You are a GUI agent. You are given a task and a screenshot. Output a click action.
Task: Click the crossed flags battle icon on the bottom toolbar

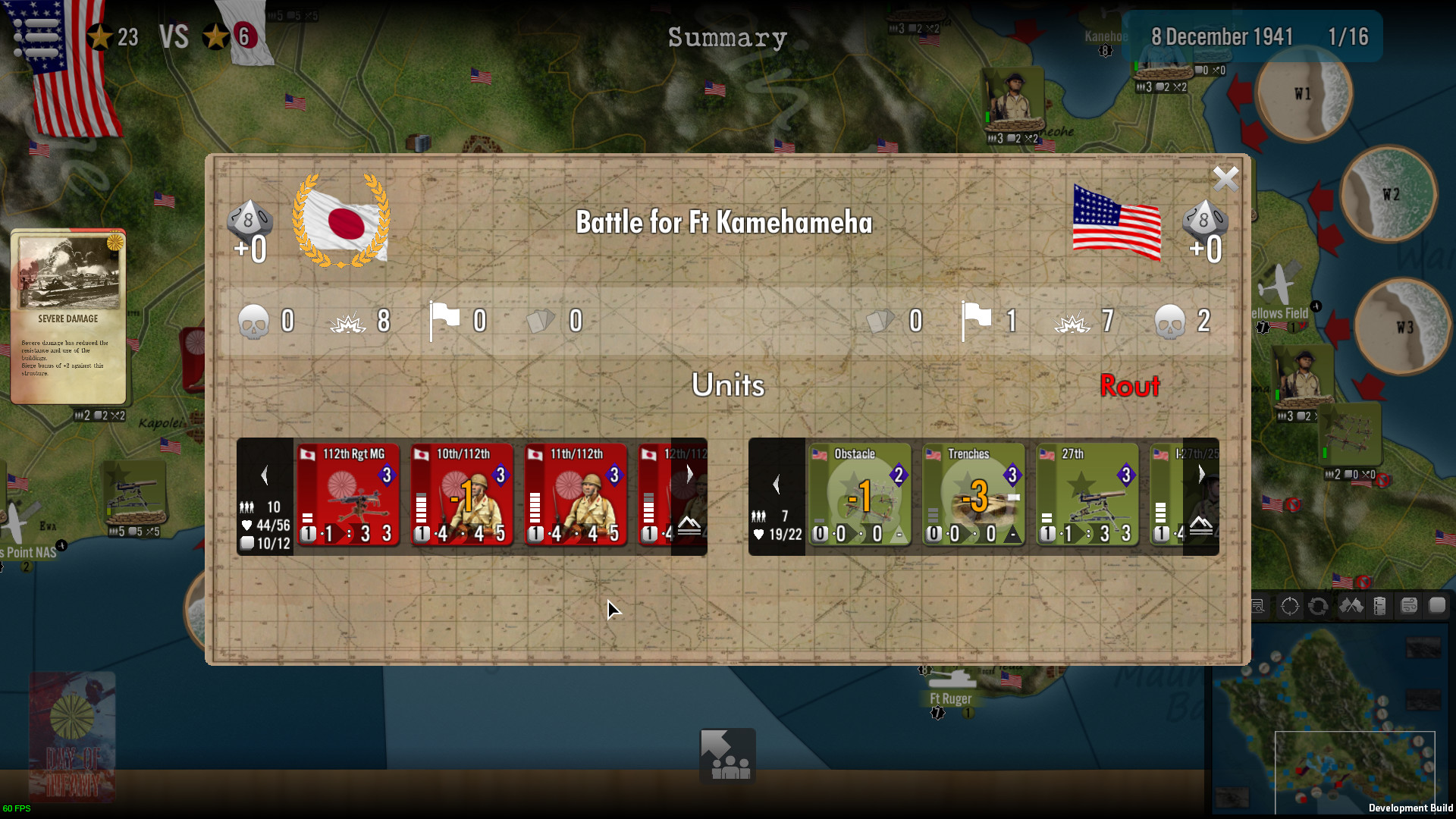pos(1352,606)
